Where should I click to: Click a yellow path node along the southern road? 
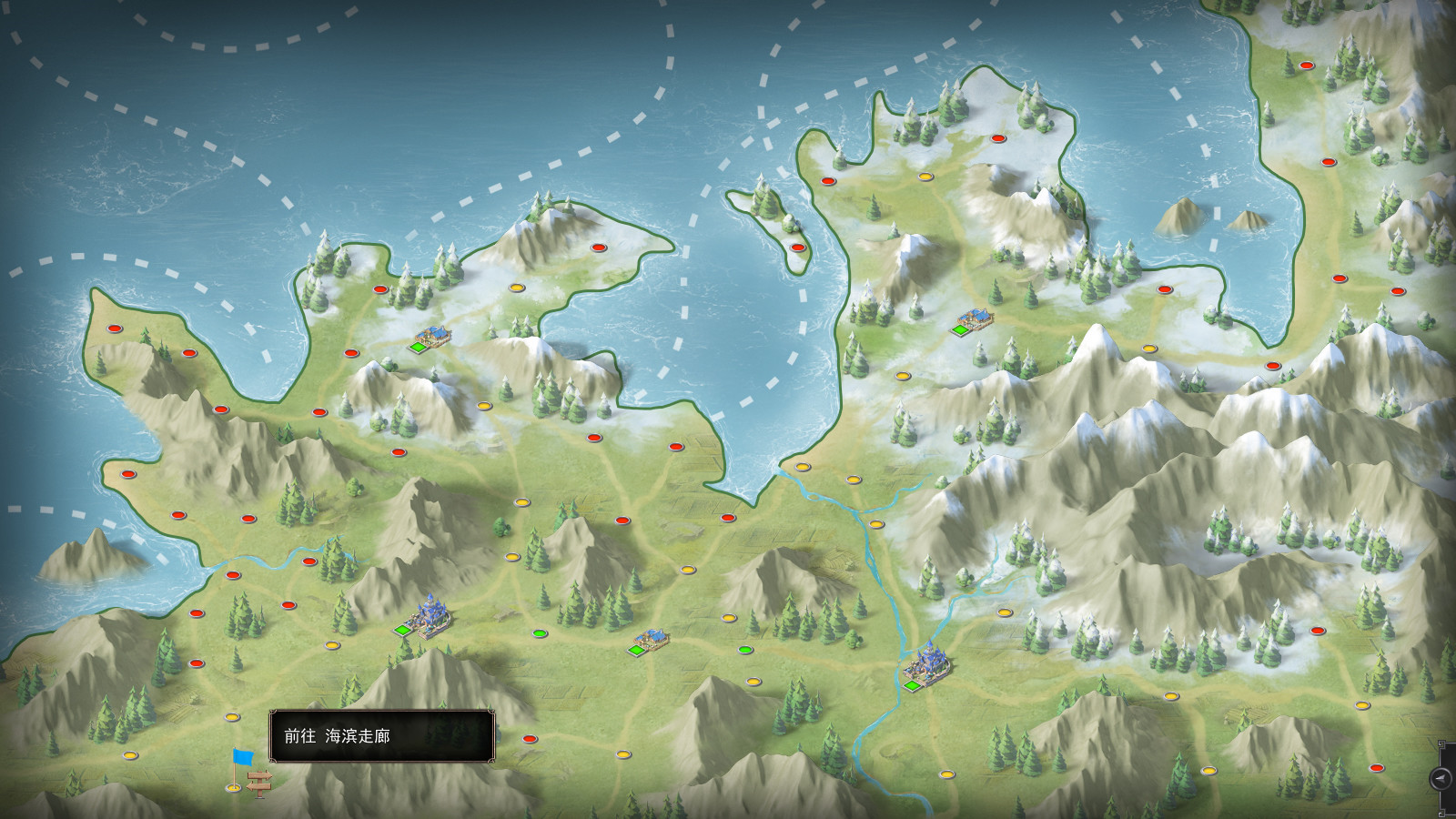624,753
